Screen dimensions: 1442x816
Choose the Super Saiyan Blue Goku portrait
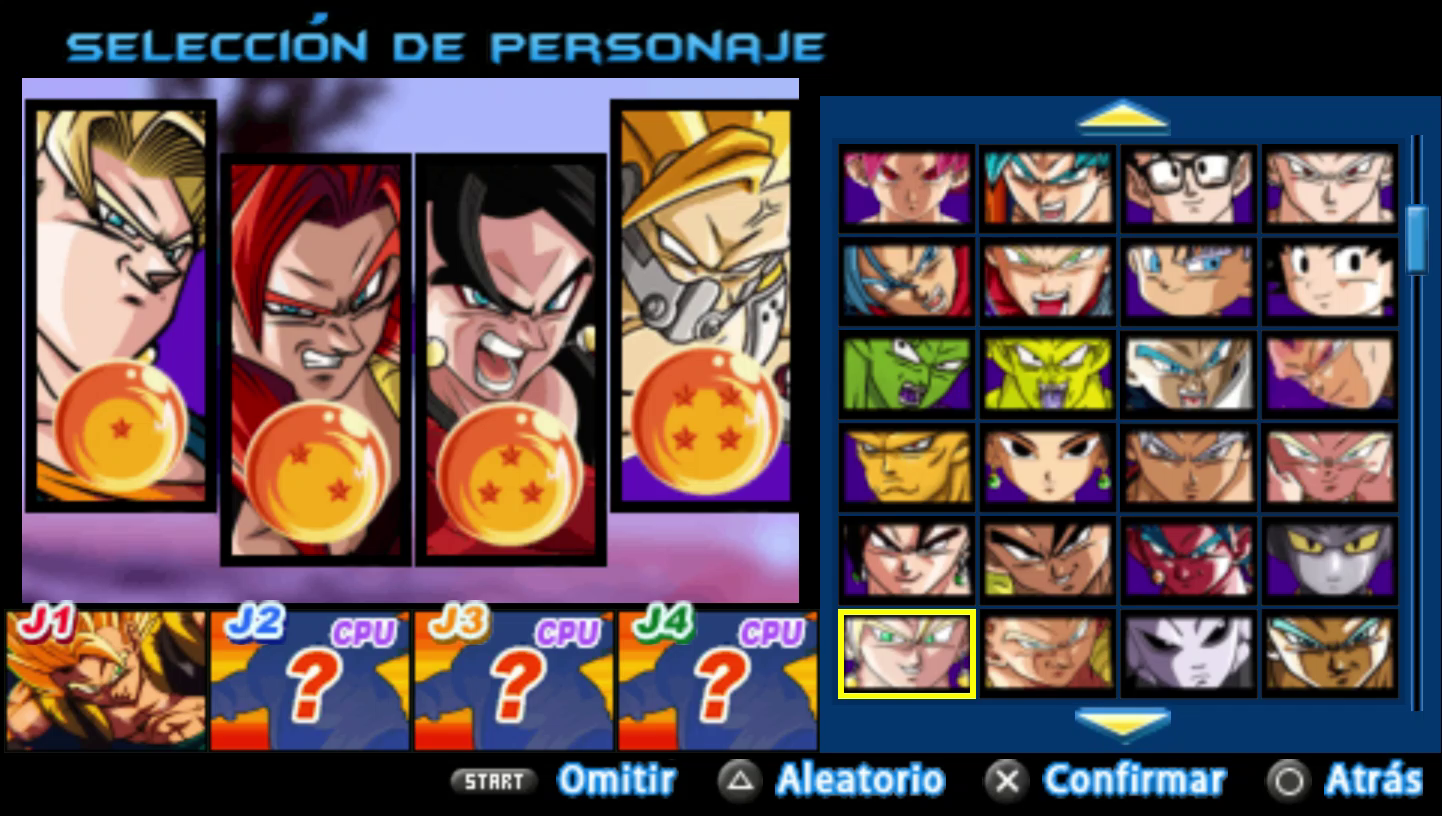pyautogui.click(x=1046, y=188)
